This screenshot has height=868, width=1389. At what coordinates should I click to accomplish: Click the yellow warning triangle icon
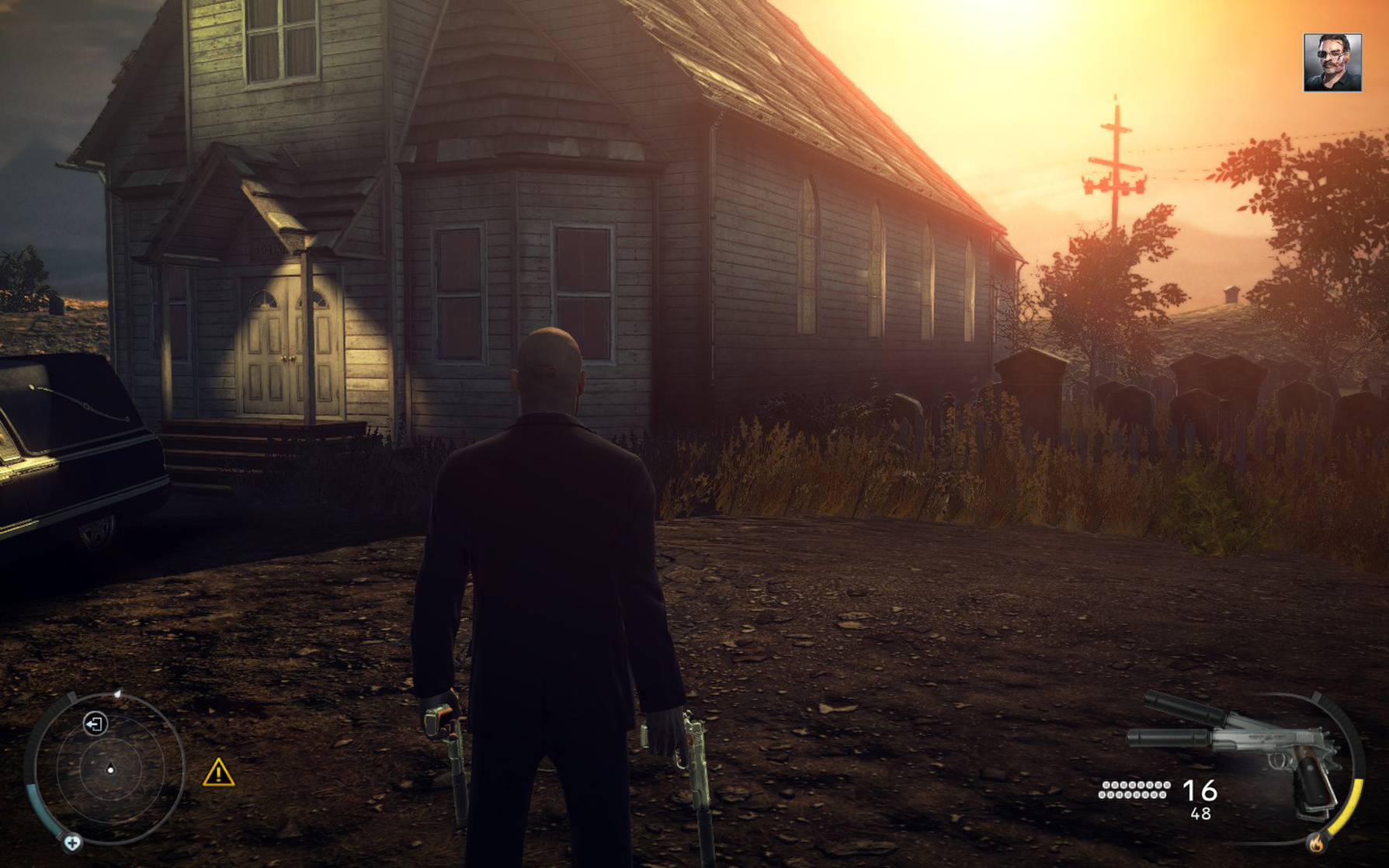pos(218,773)
